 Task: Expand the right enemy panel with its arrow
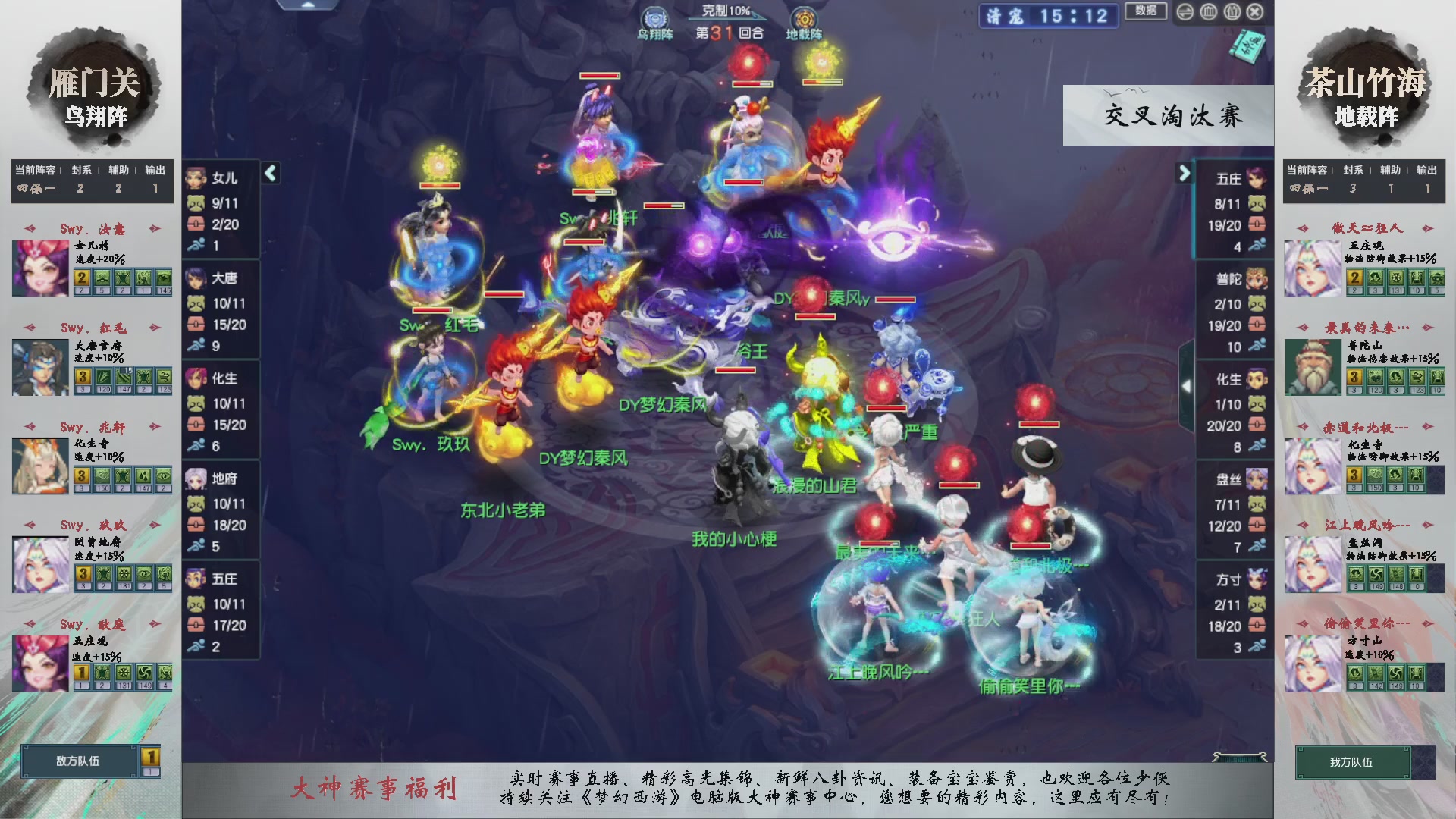click(x=1185, y=173)
